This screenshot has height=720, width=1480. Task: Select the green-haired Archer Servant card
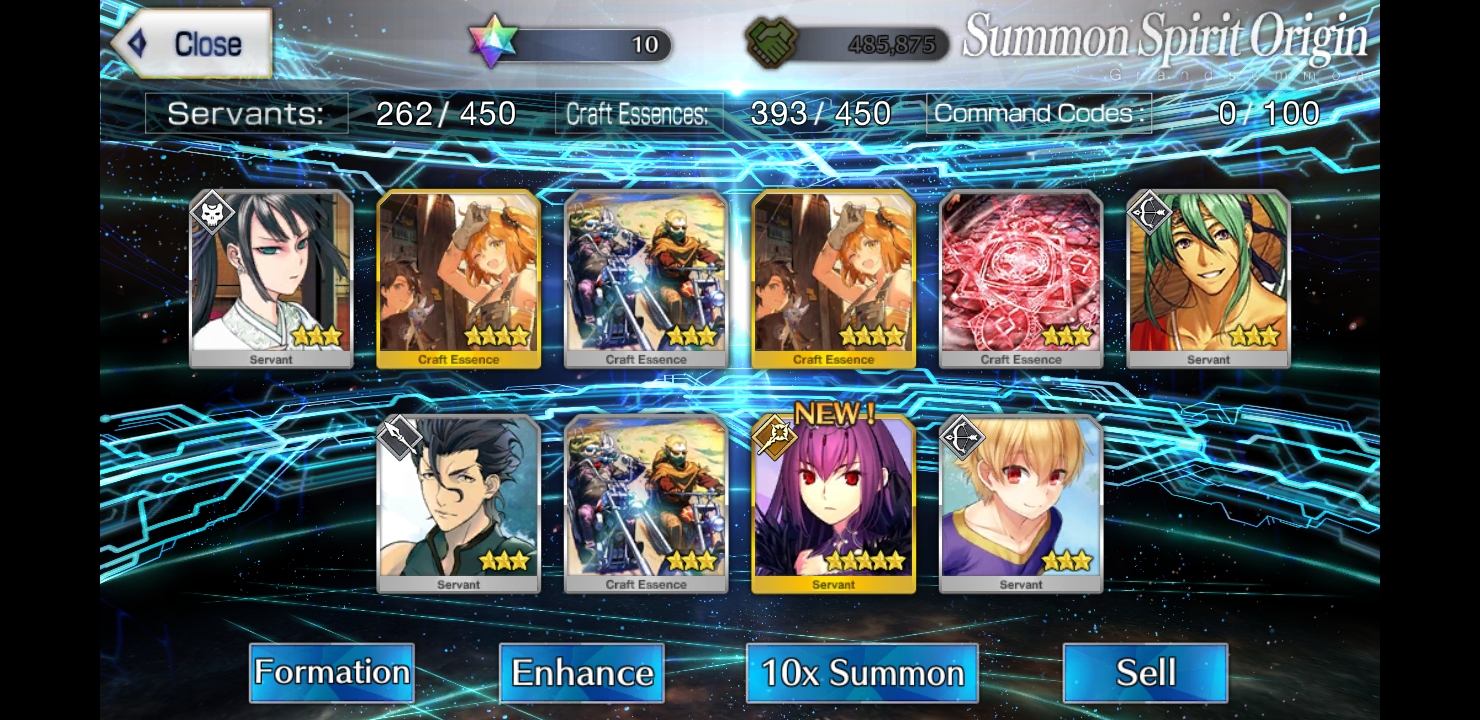[x=1208, y=279]
